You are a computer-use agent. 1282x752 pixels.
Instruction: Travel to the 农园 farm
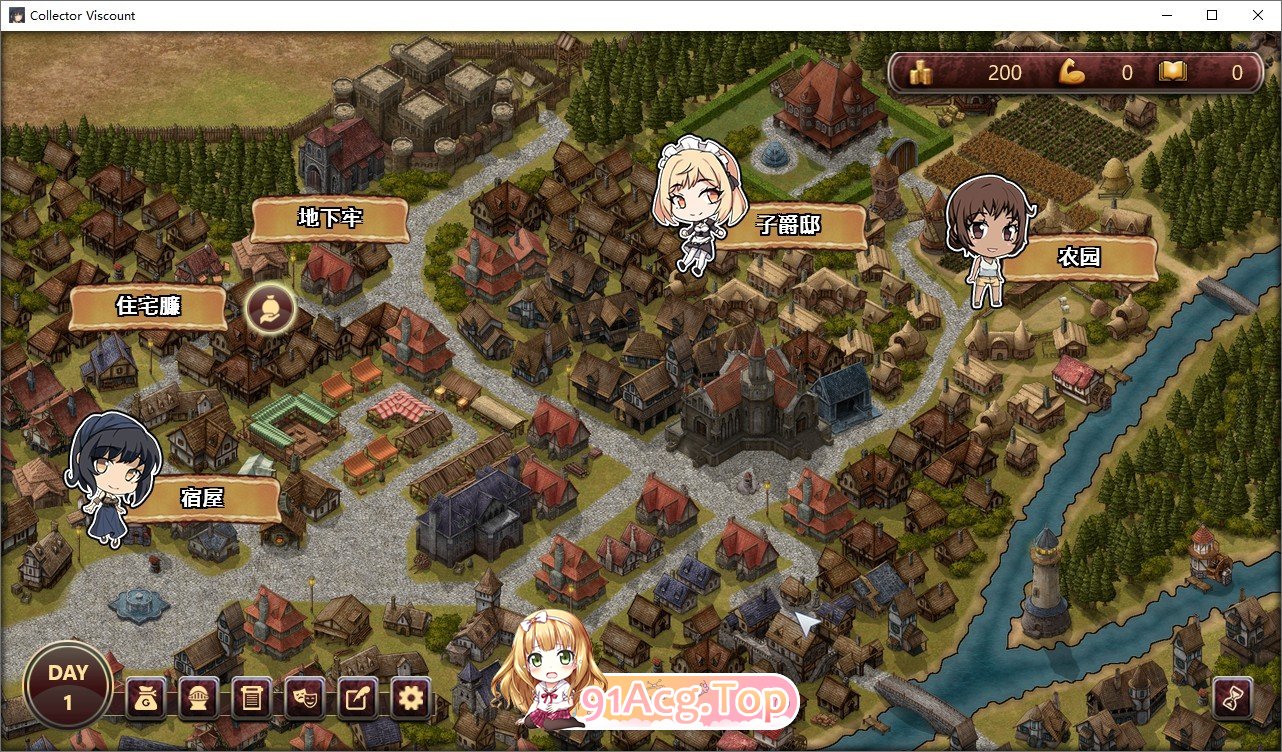point(1078,257)
